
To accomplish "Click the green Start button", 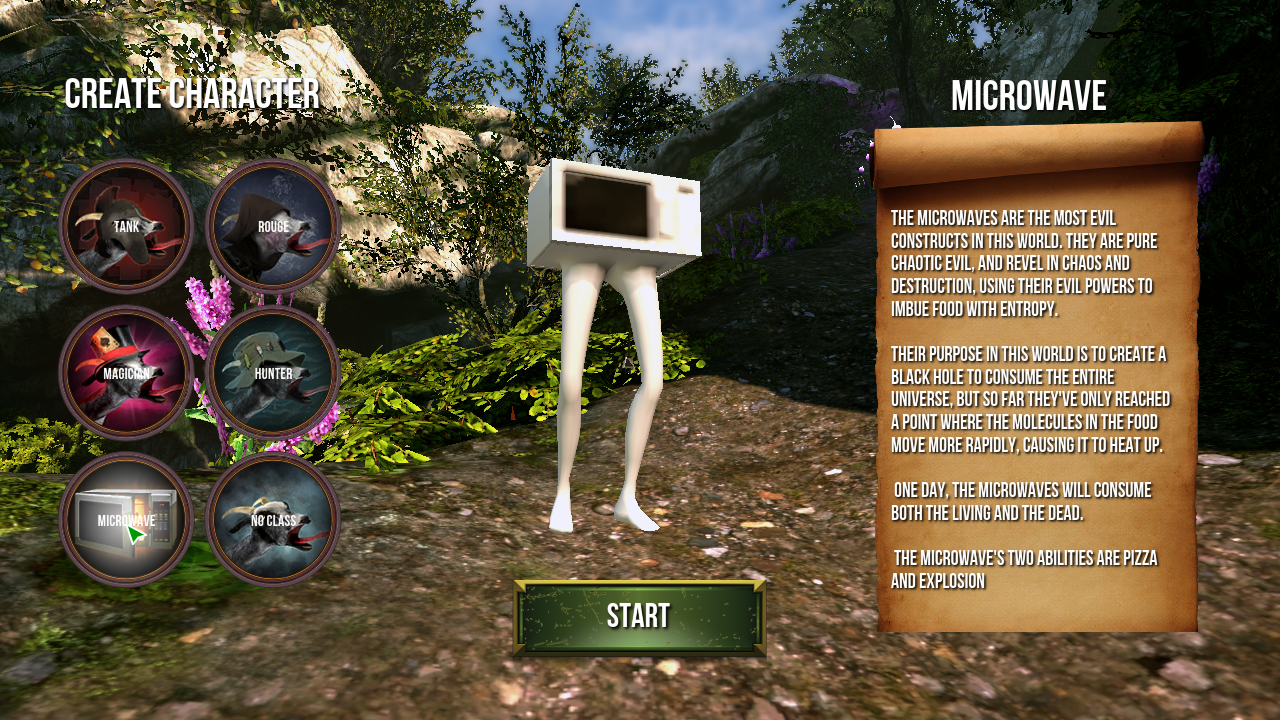I will point(639,616).
